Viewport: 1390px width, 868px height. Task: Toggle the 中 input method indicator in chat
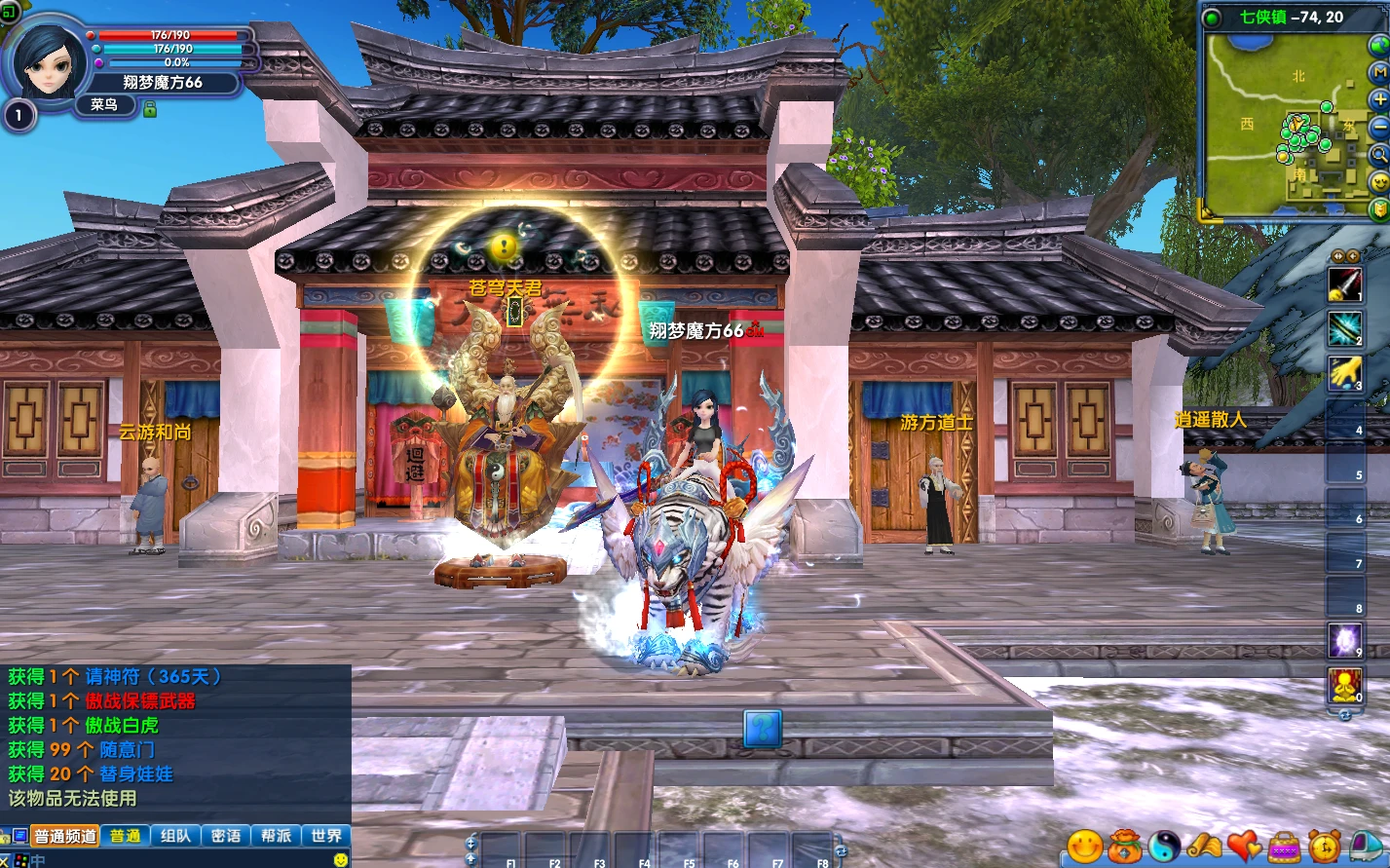pos(38,859)
